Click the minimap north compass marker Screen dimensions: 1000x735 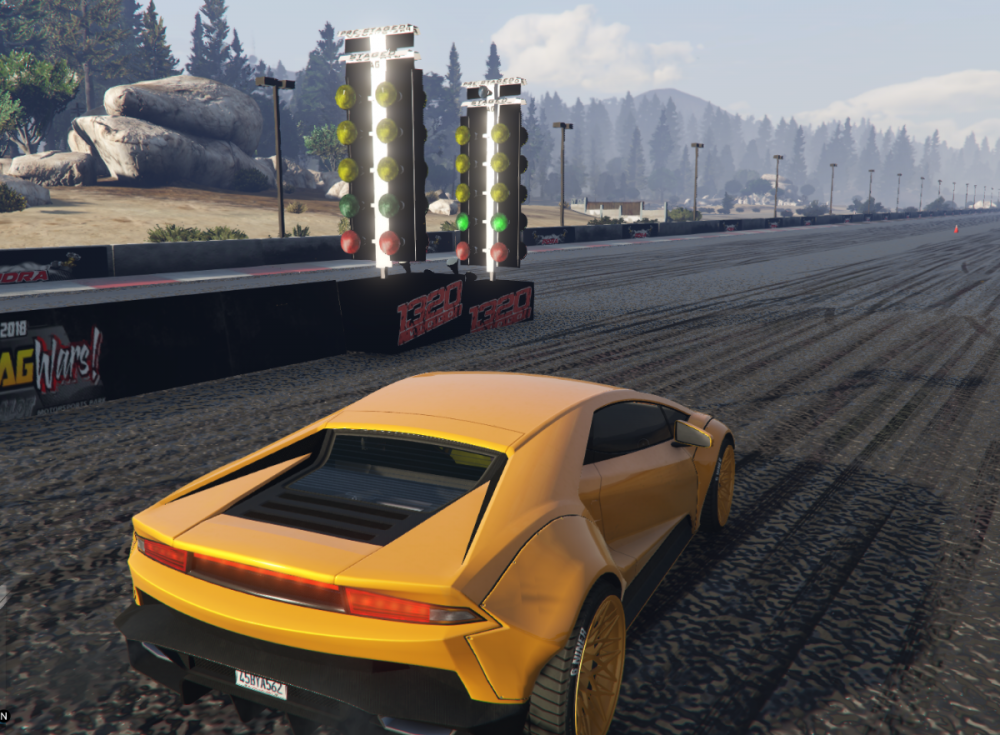click(4, 715)
